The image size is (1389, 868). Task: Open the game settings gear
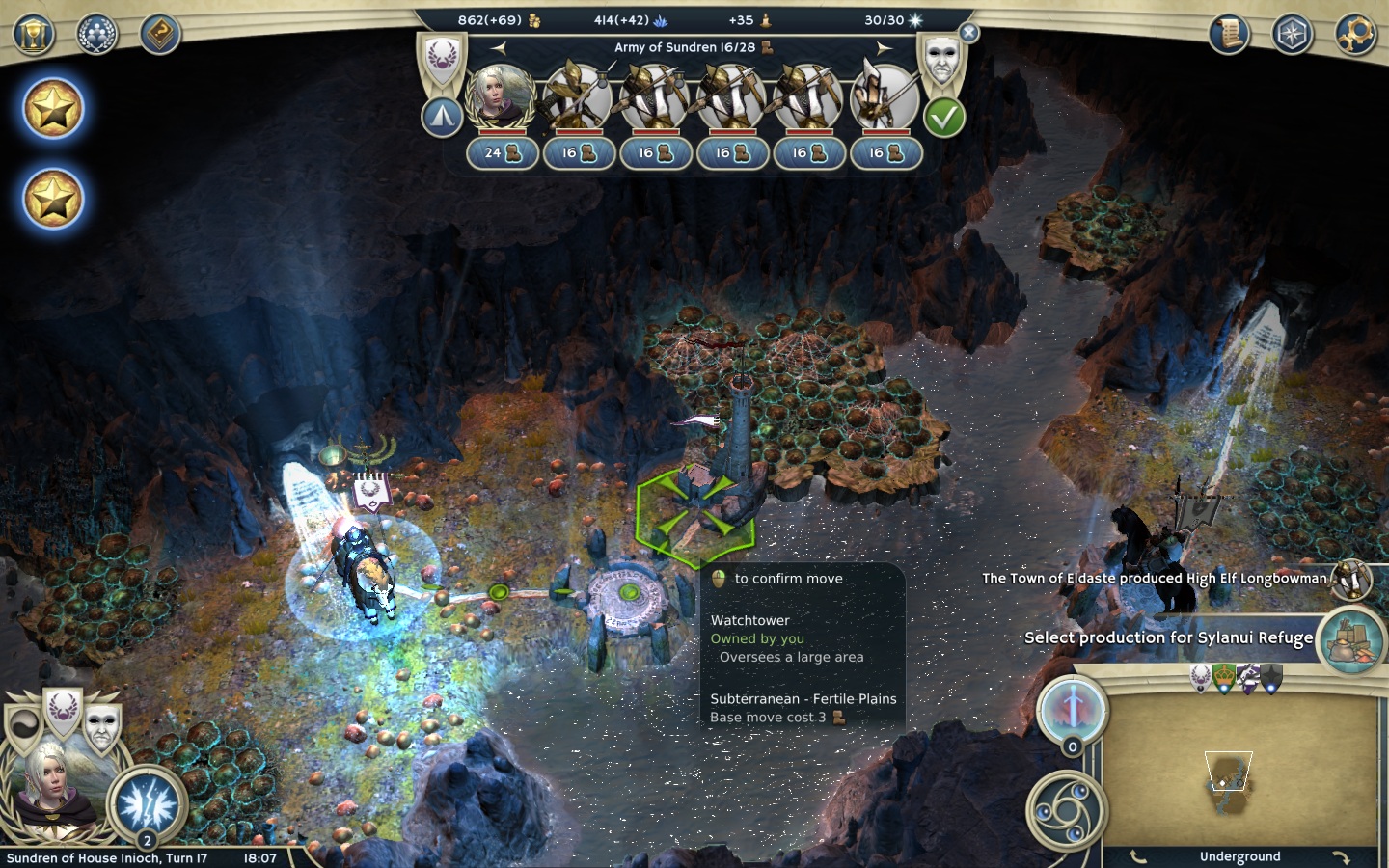[1355, 35]
